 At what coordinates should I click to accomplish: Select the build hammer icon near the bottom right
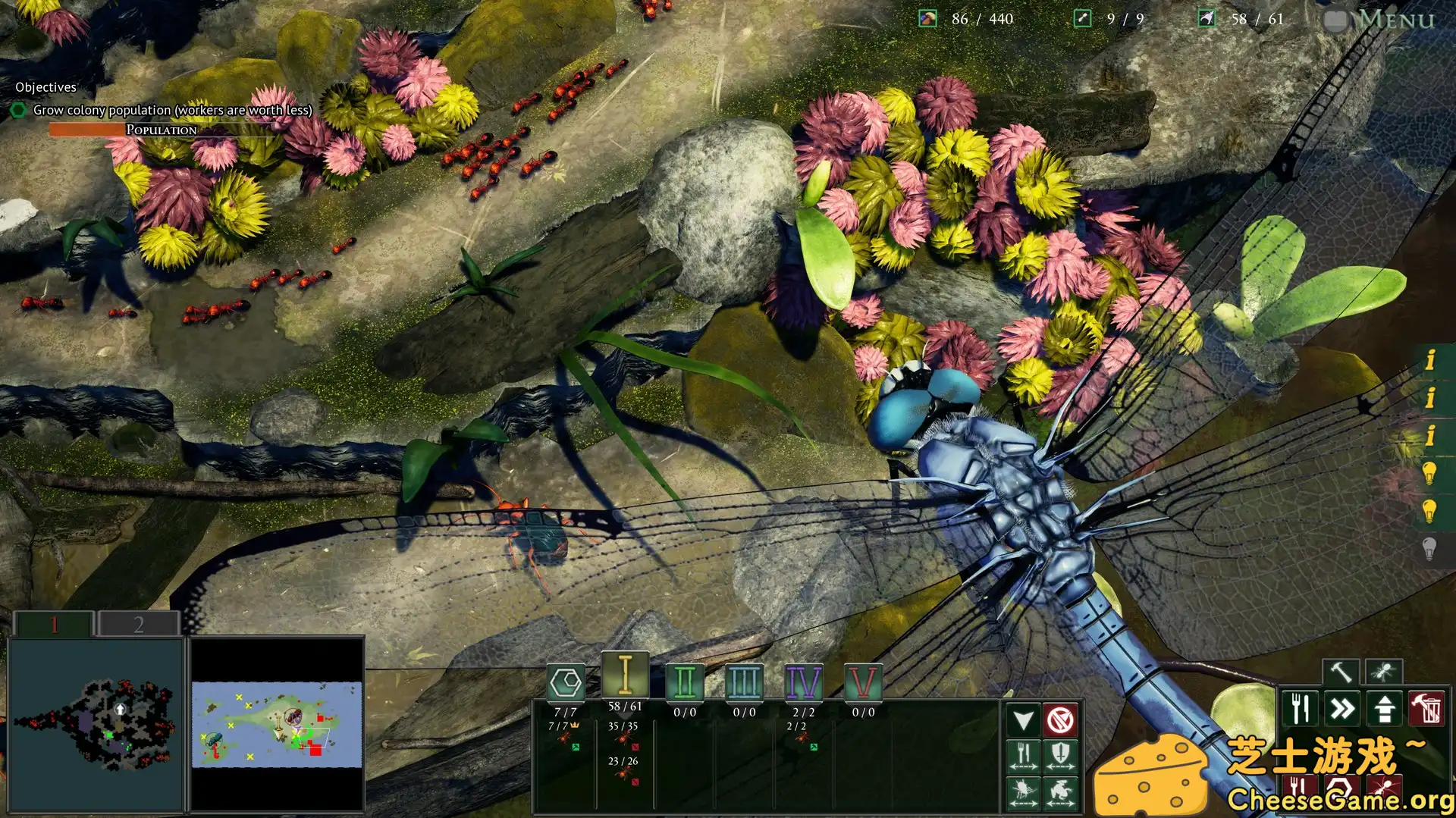[x=1340, y=671]
